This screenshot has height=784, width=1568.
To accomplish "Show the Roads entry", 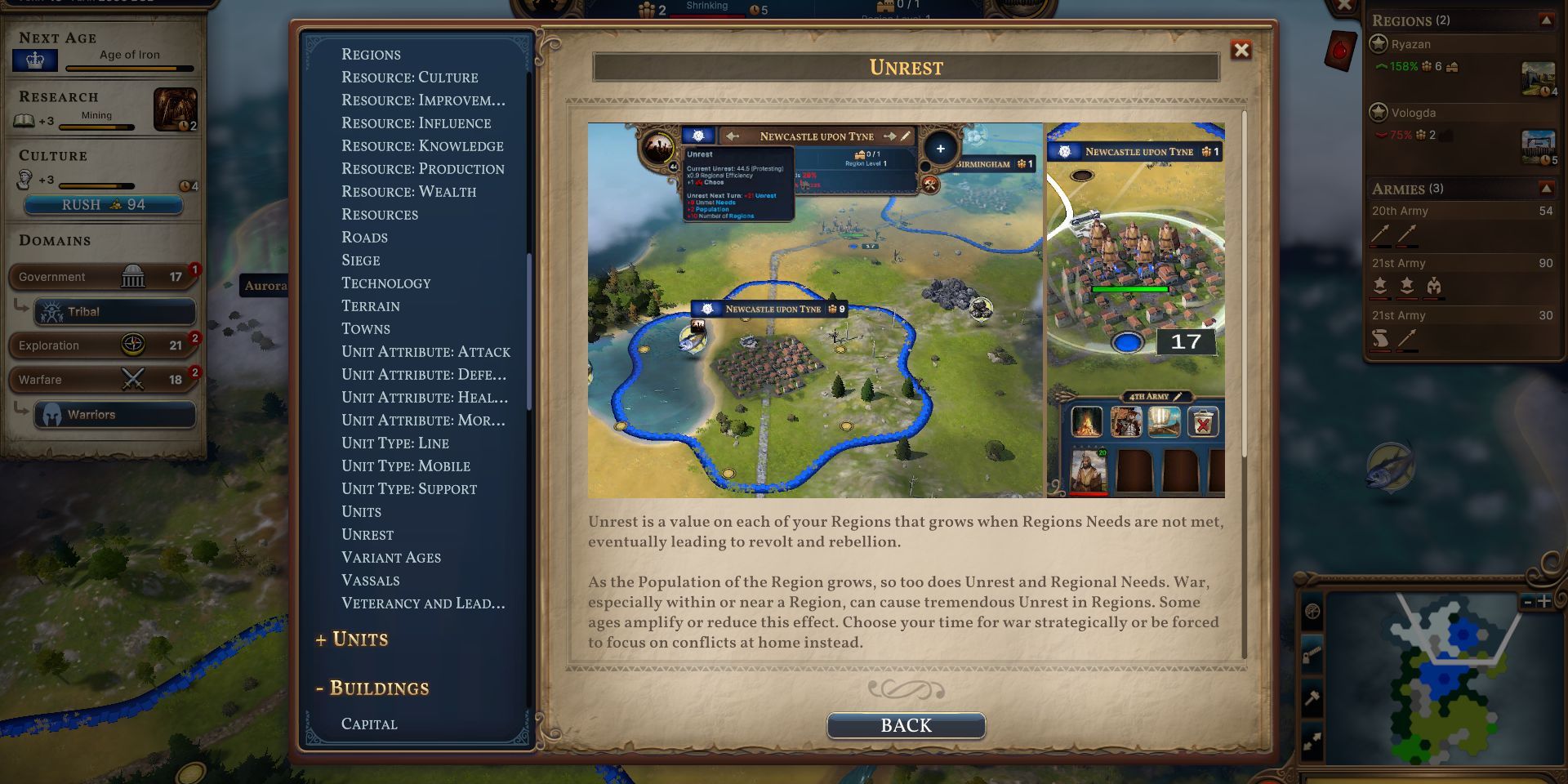I will click(364, 237).
